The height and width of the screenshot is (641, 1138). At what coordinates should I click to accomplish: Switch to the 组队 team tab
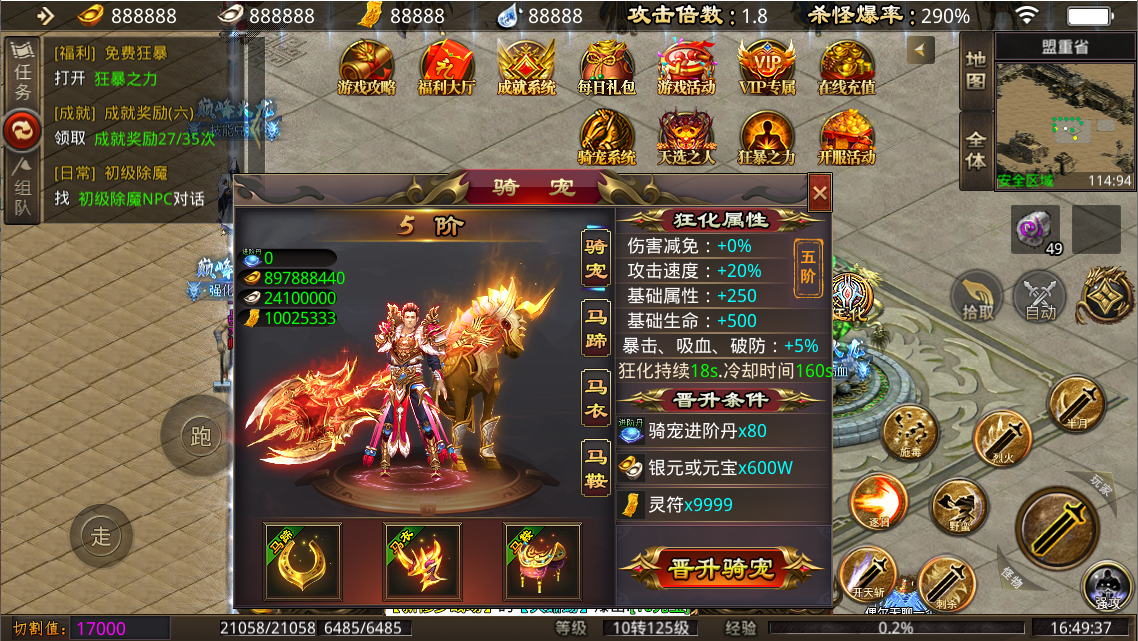click(22, 188)
